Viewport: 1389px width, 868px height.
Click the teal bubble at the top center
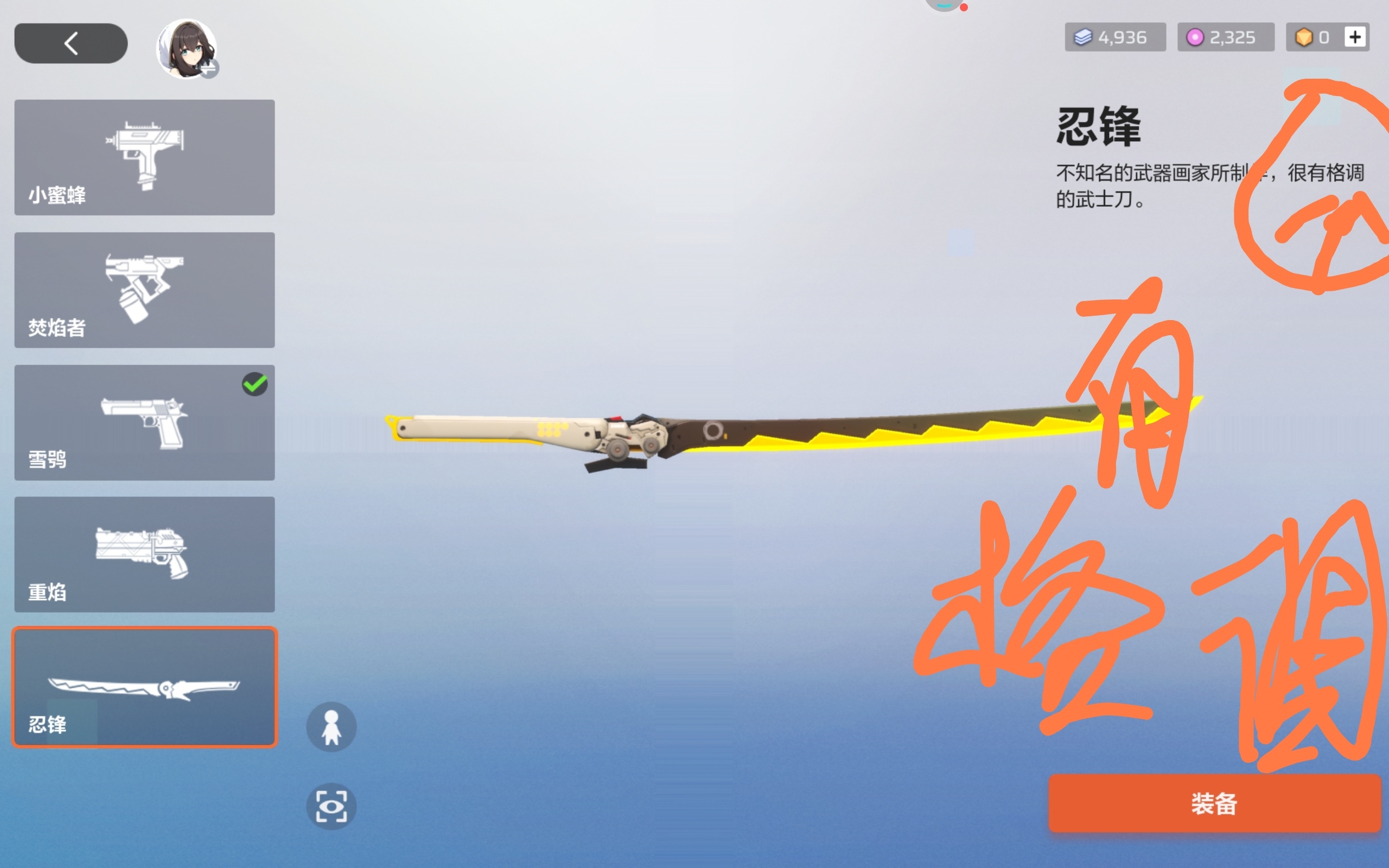point(944,4)
